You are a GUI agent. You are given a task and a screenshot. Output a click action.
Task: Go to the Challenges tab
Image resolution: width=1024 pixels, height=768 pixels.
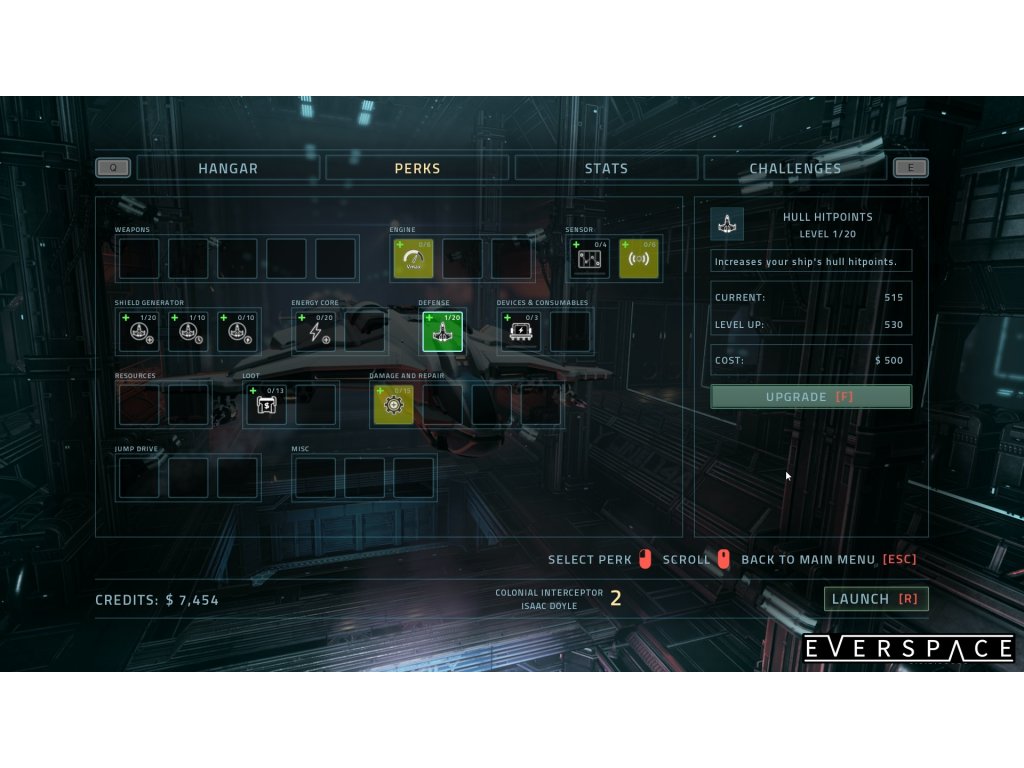click(795, 168)
